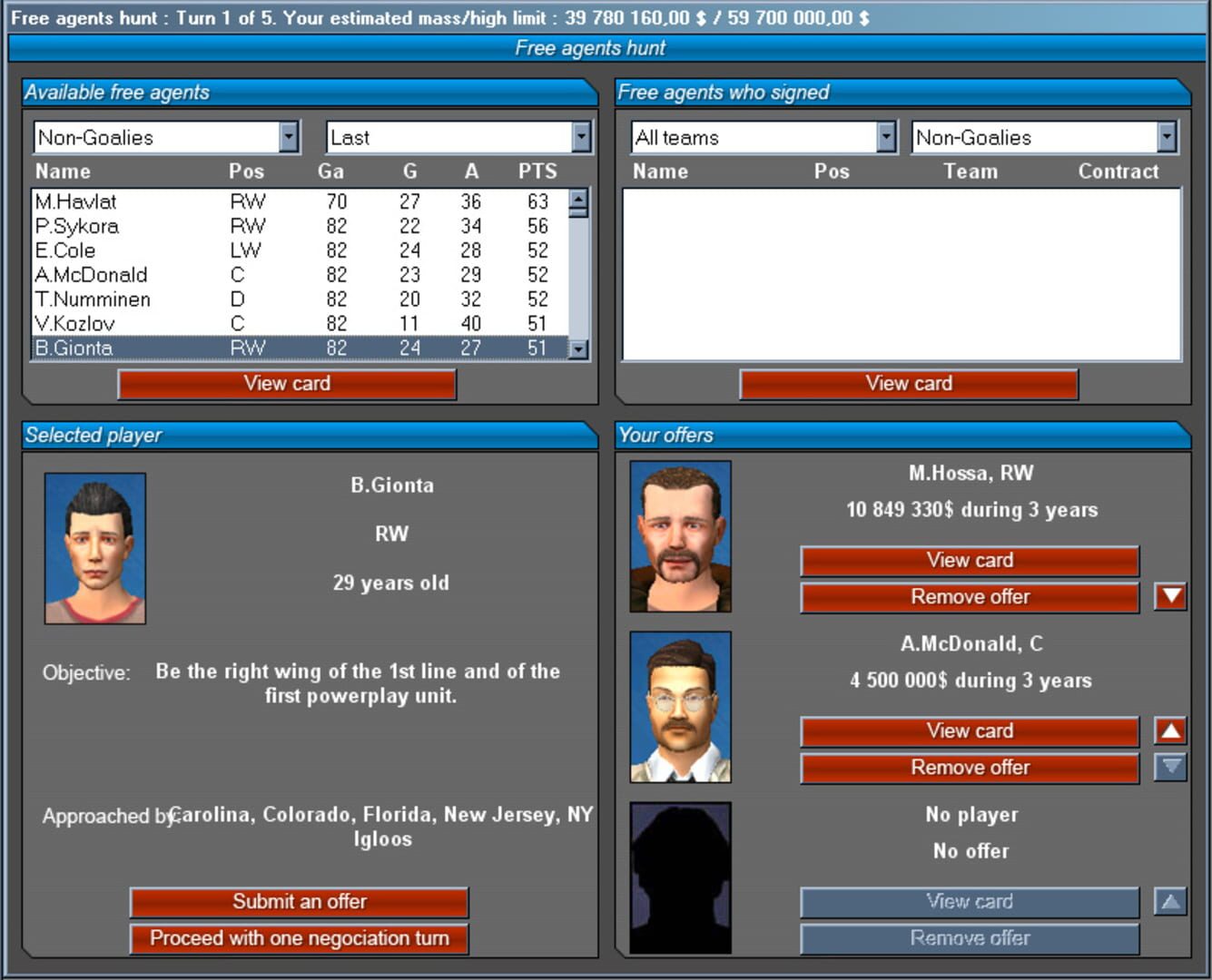The height and width of the screenshot is (980, 1212).
Task: Open the Last sorting dropdown
Action: (580, 136)
